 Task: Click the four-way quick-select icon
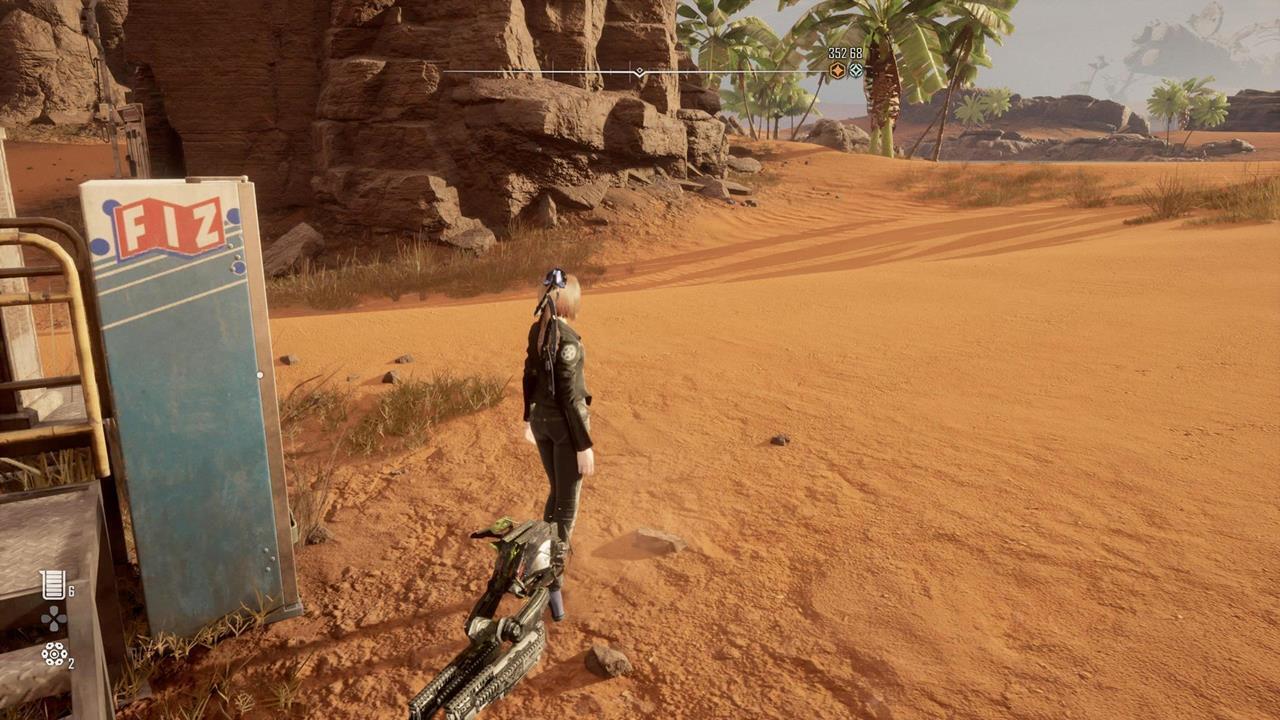point(53,620)
